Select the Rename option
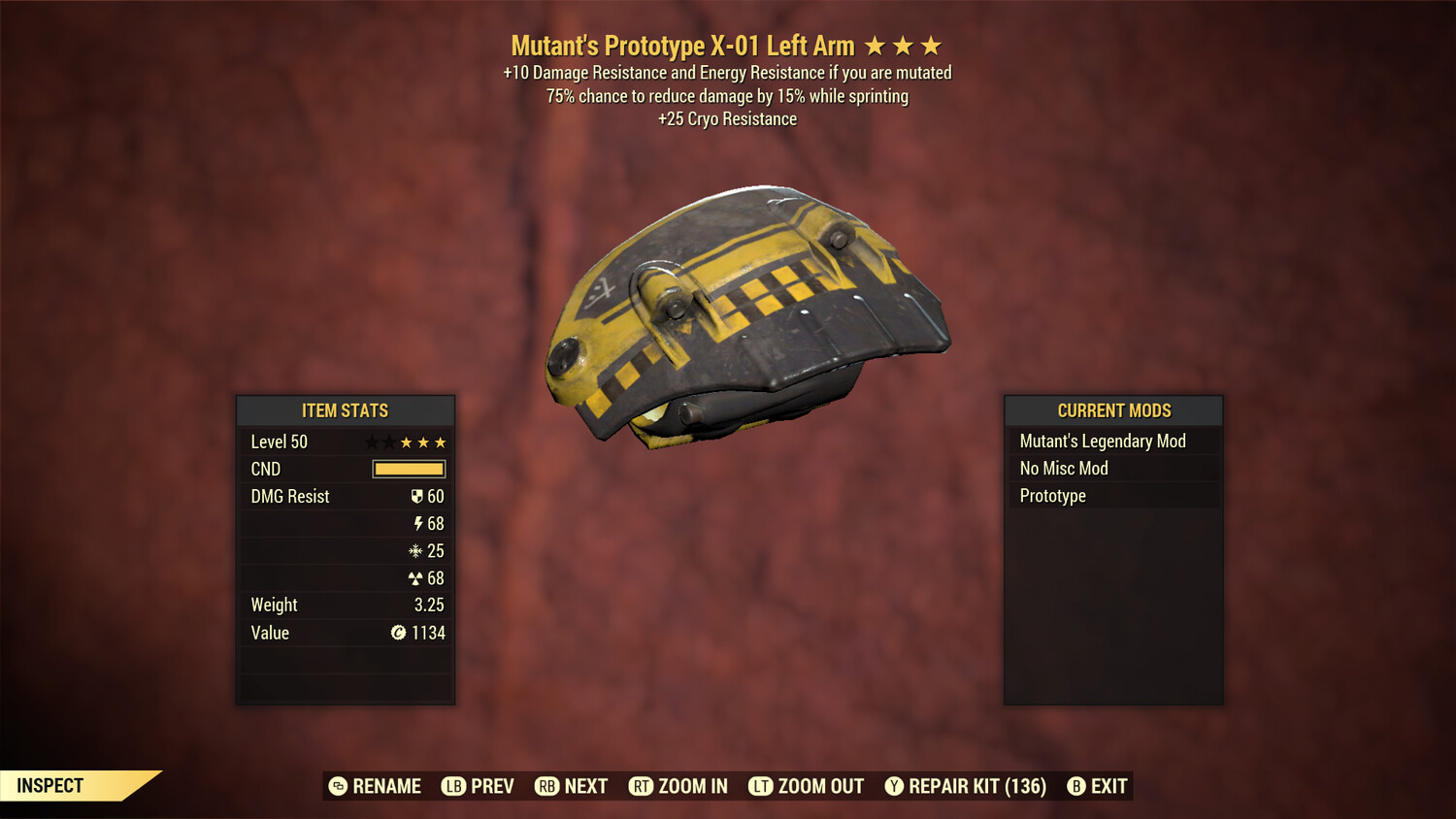 (x=377, y=786)
